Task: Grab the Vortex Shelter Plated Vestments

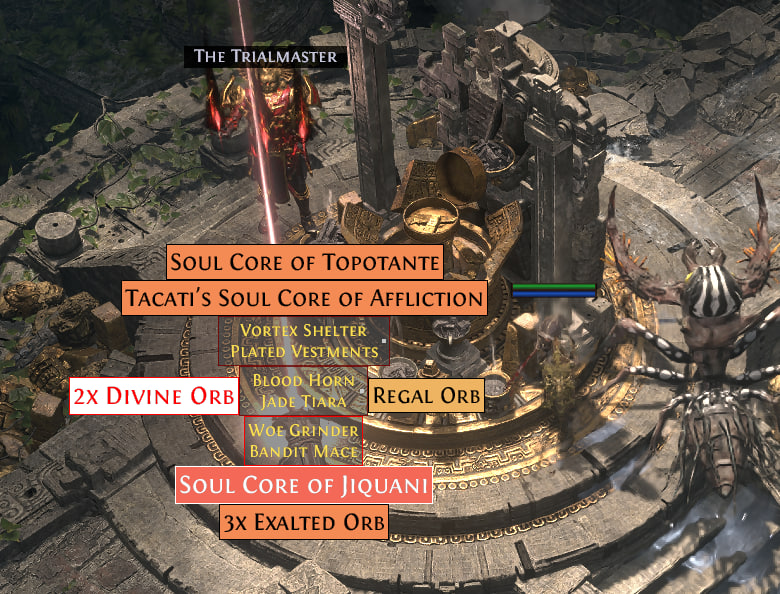Action: pos(304,341)
